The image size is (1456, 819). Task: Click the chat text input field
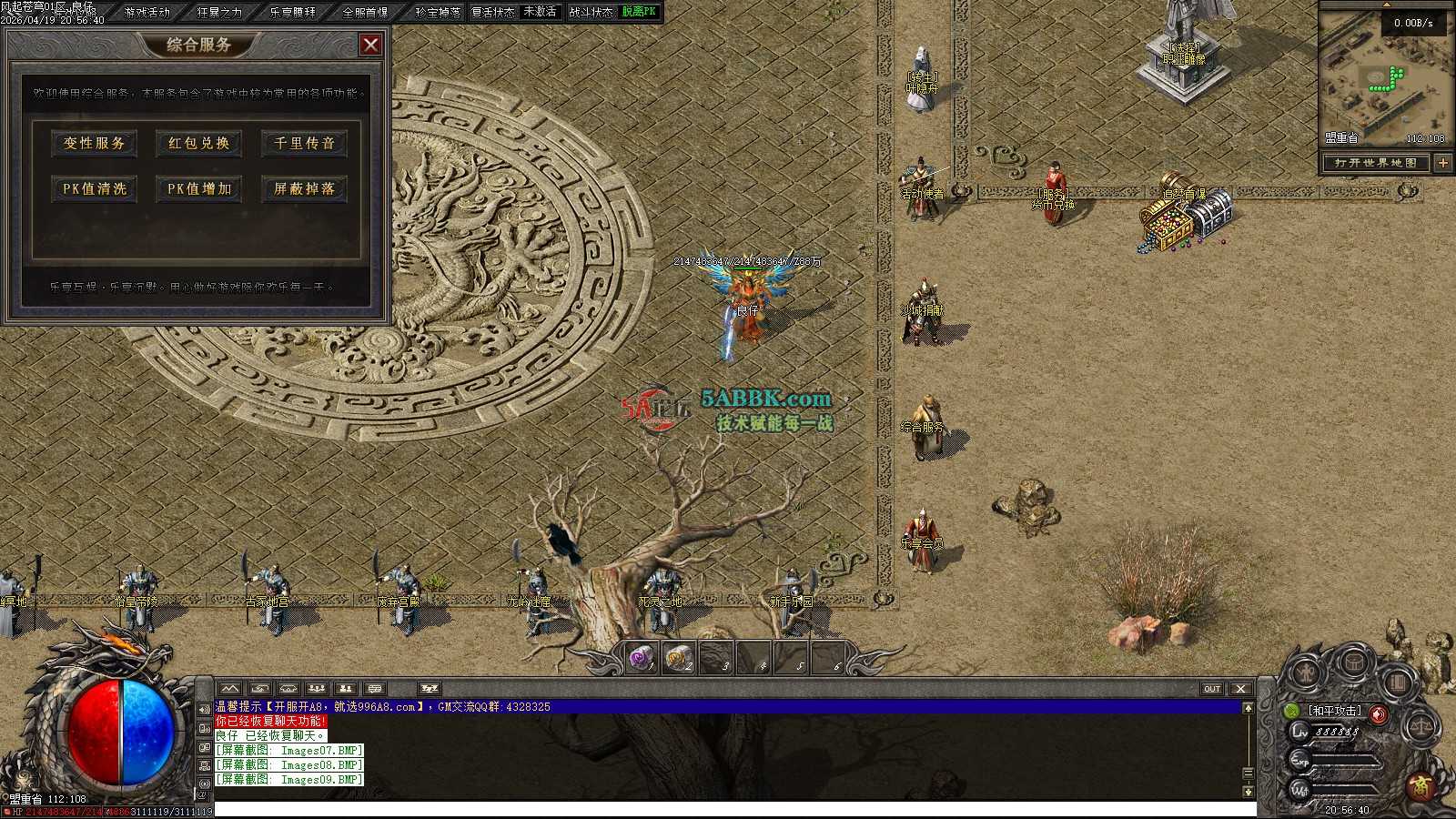tap(728, 809)
